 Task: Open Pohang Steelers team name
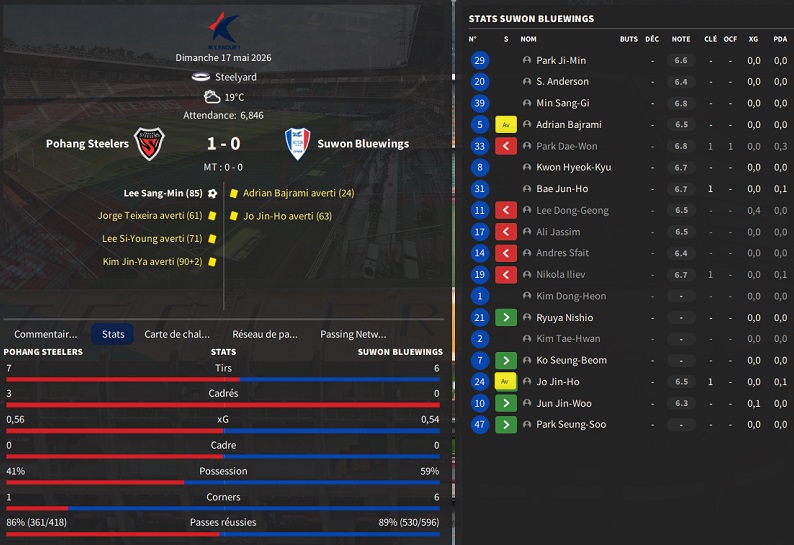click(87, 144)
